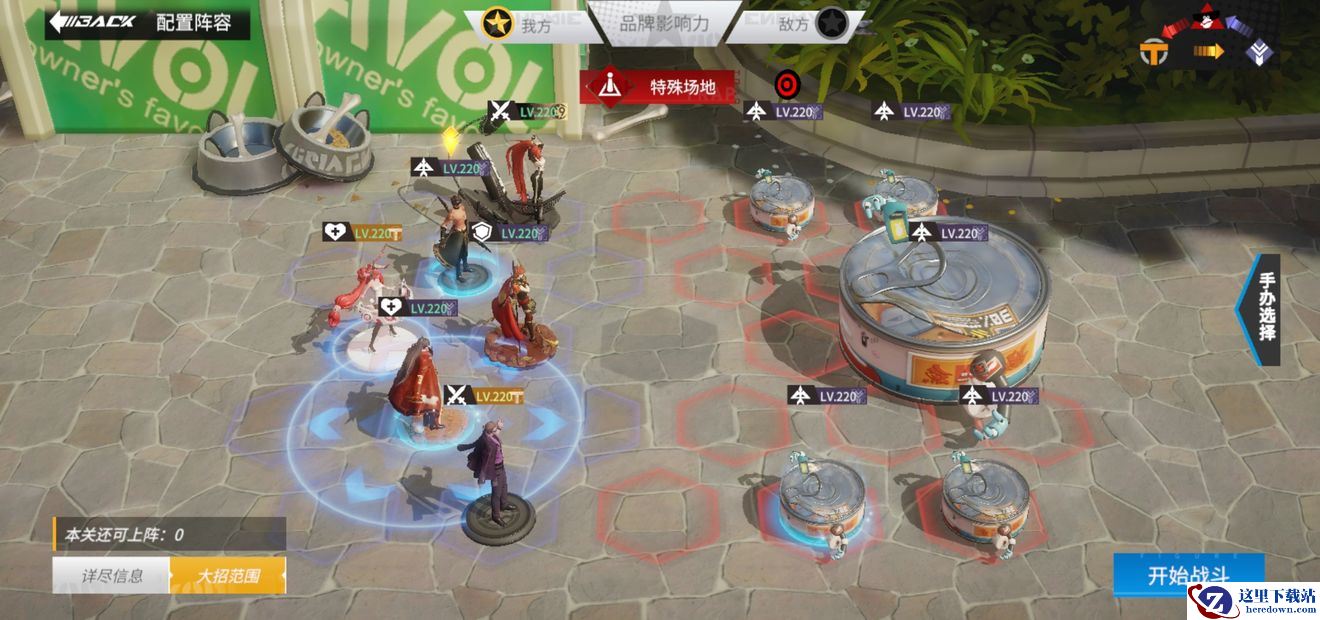Image resolution: width=1320 pixels, height=620 pixels.
Task: Start the fight with 开始战斗
Action: (1188, 576)
